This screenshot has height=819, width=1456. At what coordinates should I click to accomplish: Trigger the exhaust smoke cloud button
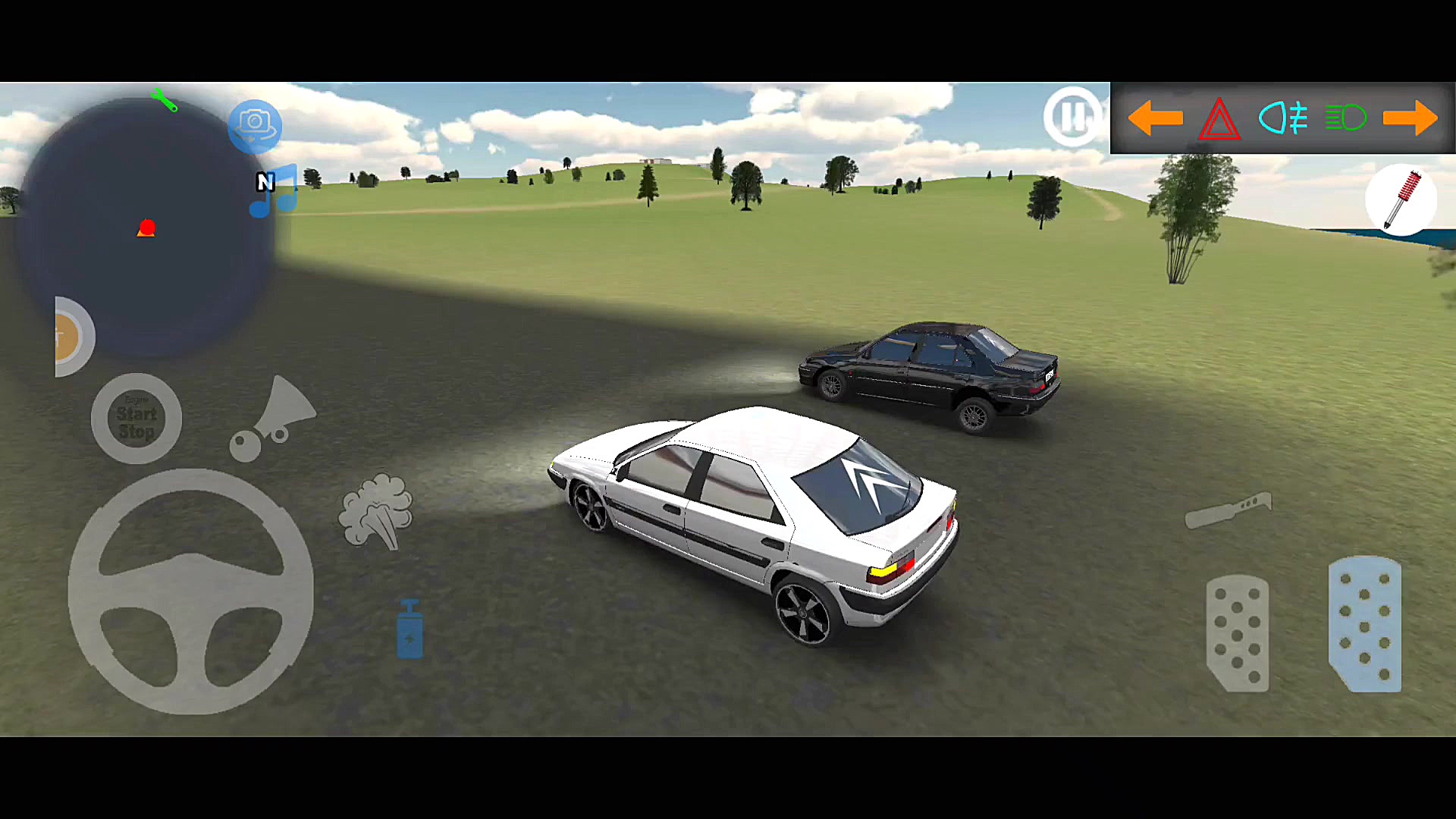pyautogui.click(x=376, y=511)
